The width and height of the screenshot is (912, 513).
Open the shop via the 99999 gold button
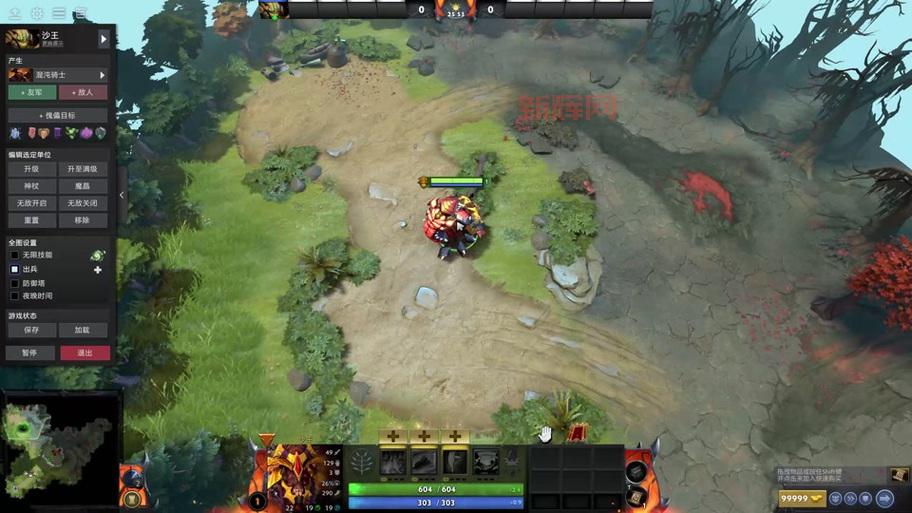pyautogui.click(x=800, y=498)
